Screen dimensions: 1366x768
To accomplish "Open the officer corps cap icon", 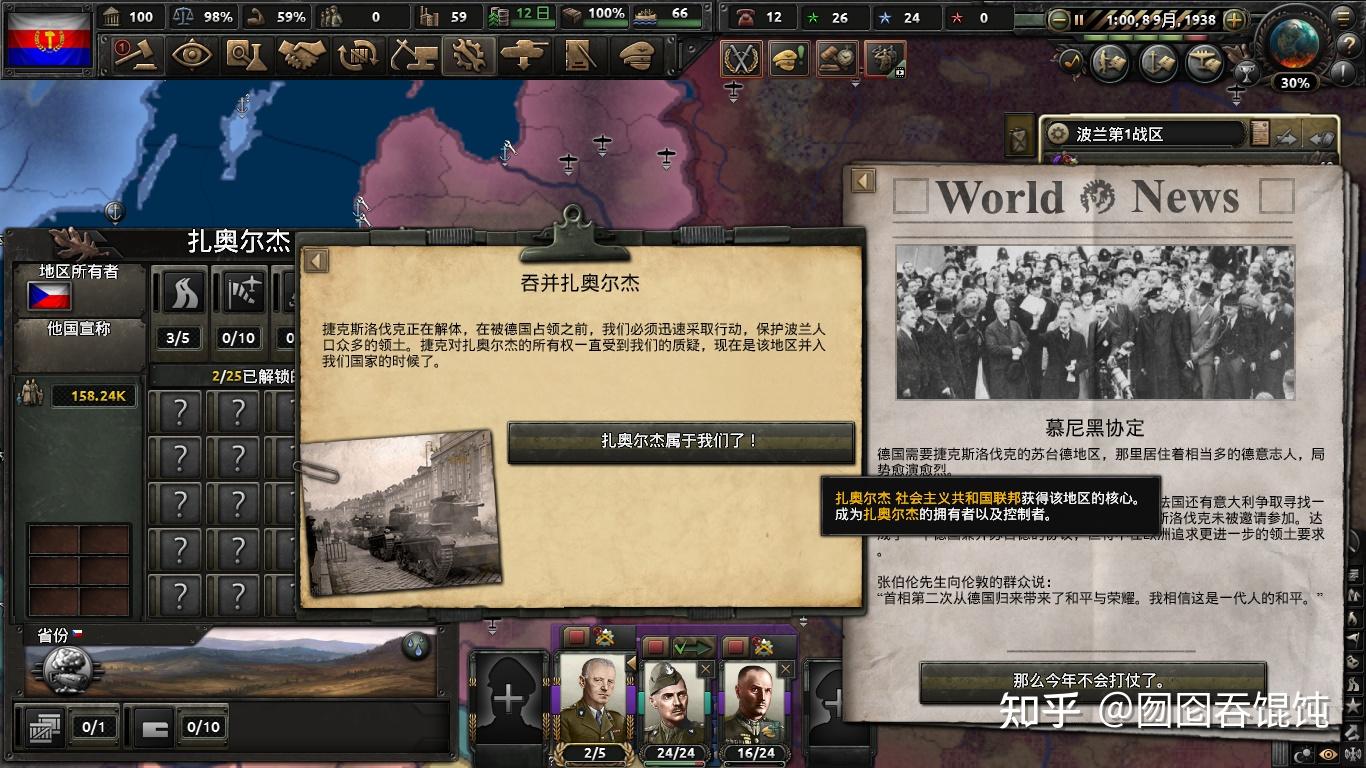I will 638,55.
